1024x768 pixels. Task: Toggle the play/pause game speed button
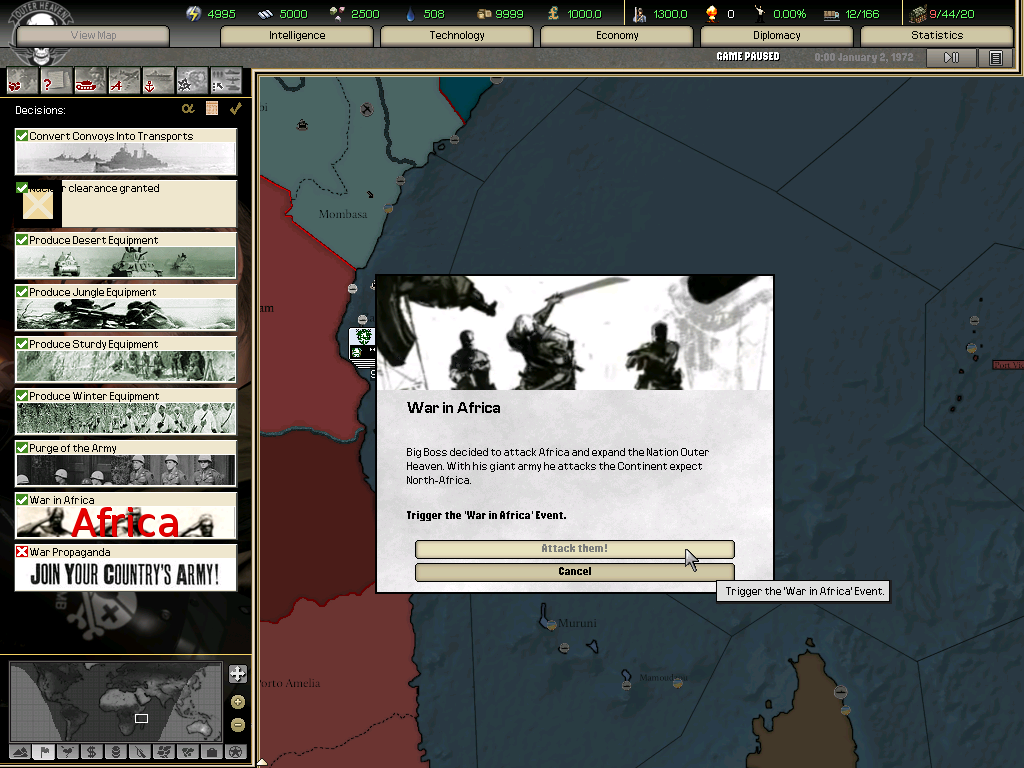tap(951, 58)
